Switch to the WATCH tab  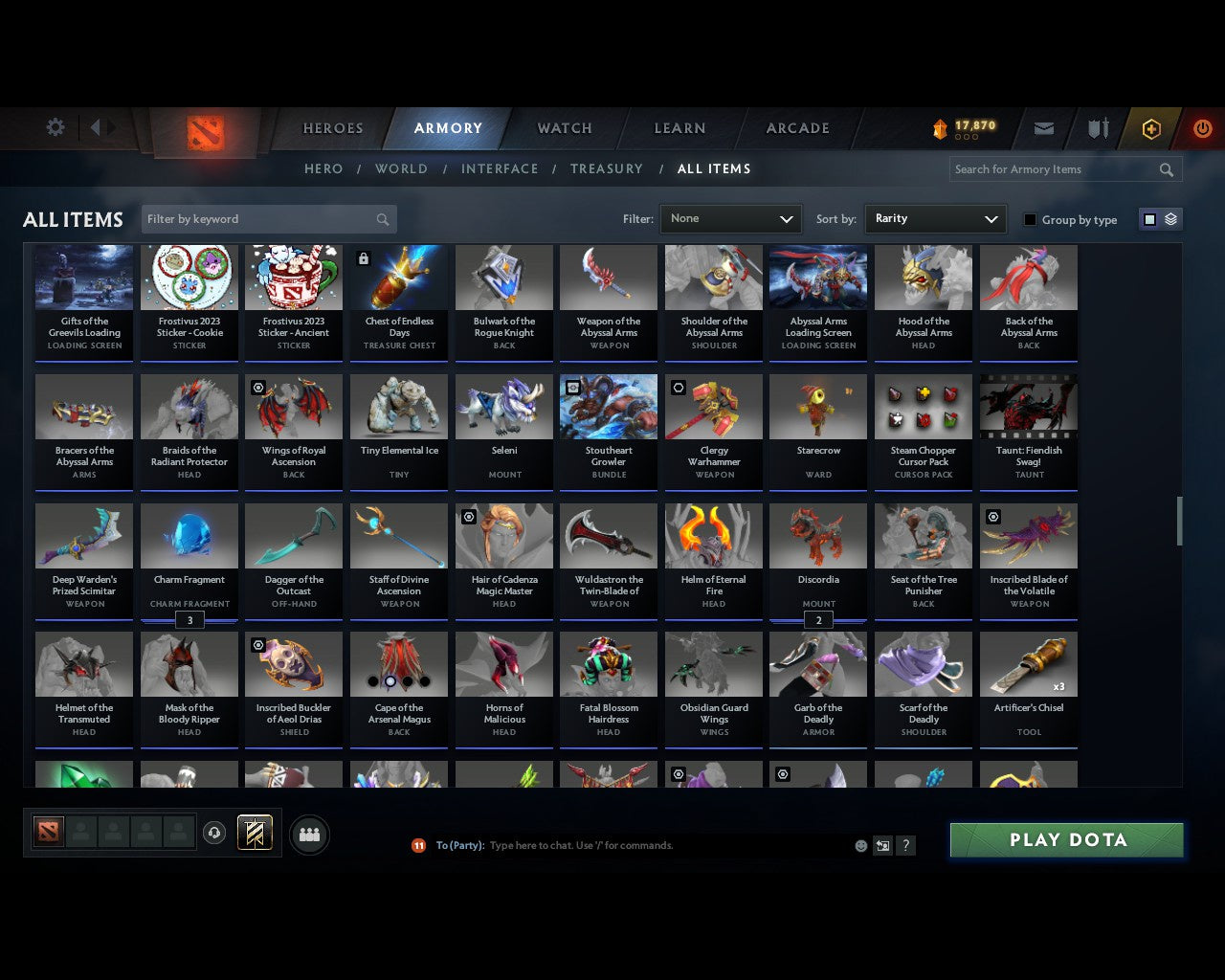[x=564, y=127]
